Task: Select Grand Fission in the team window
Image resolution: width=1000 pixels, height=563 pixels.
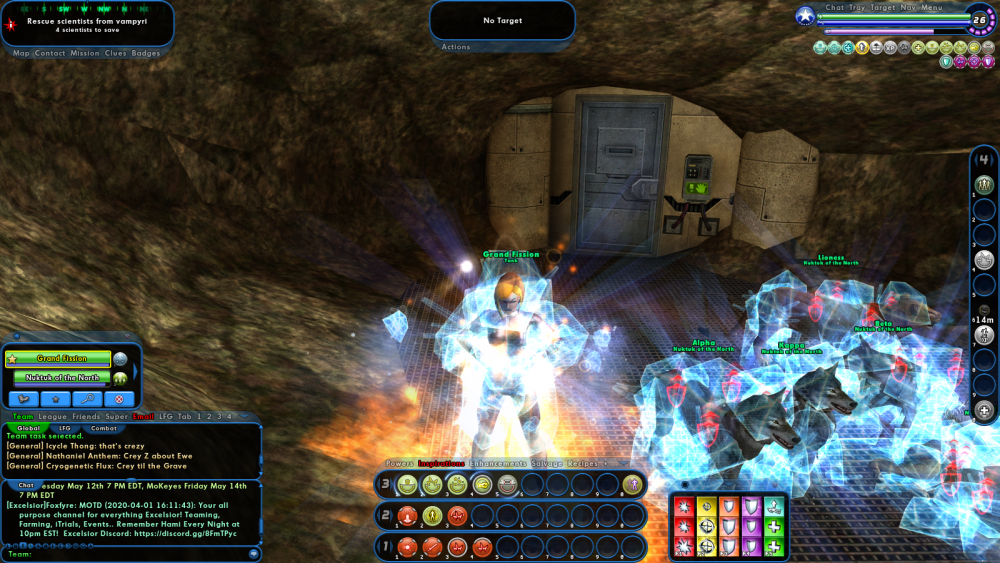Action: coord(62,358)
